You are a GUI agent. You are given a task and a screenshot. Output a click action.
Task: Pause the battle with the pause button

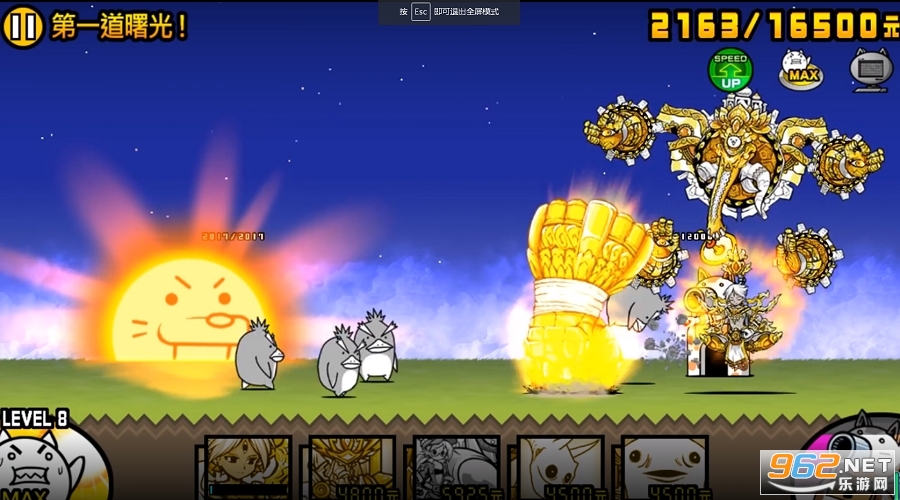click(x=24, y=27)
